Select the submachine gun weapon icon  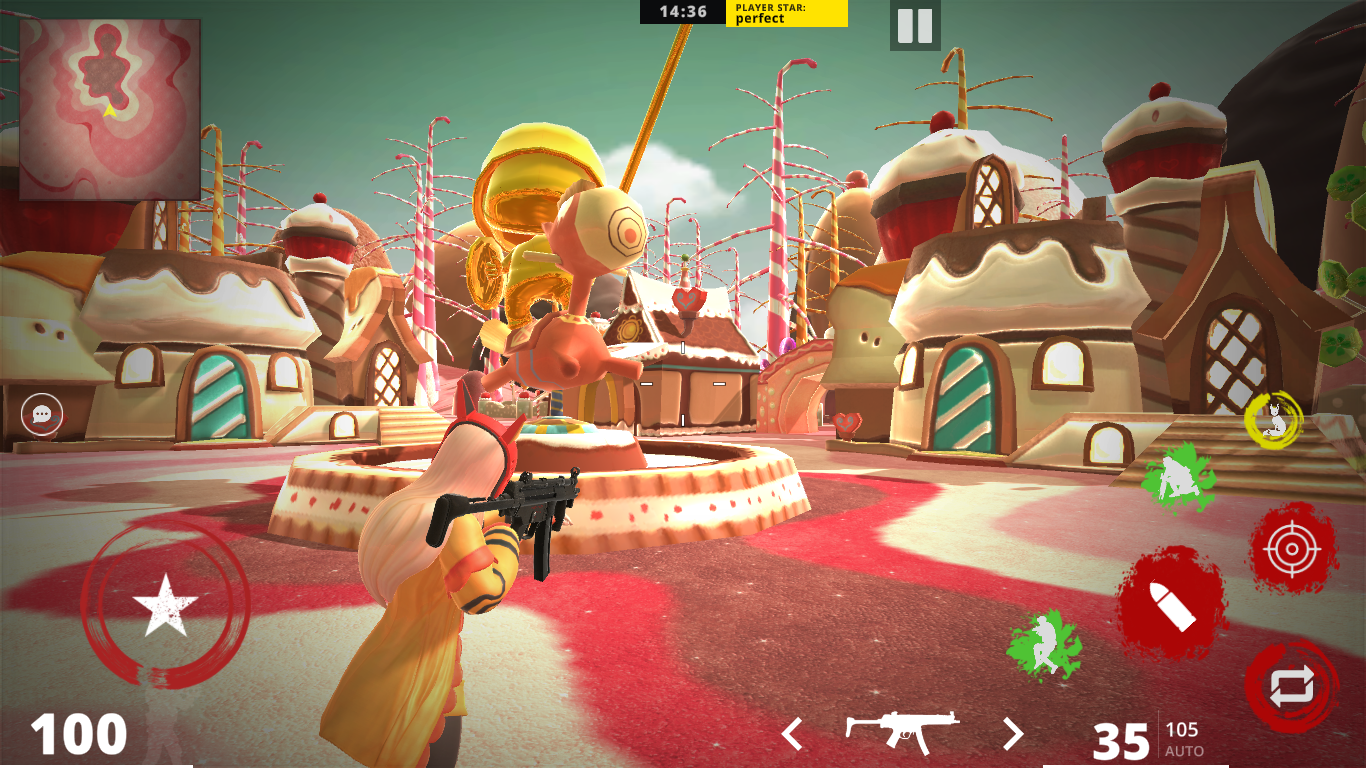pyautogui.click(x=902, y=731)
